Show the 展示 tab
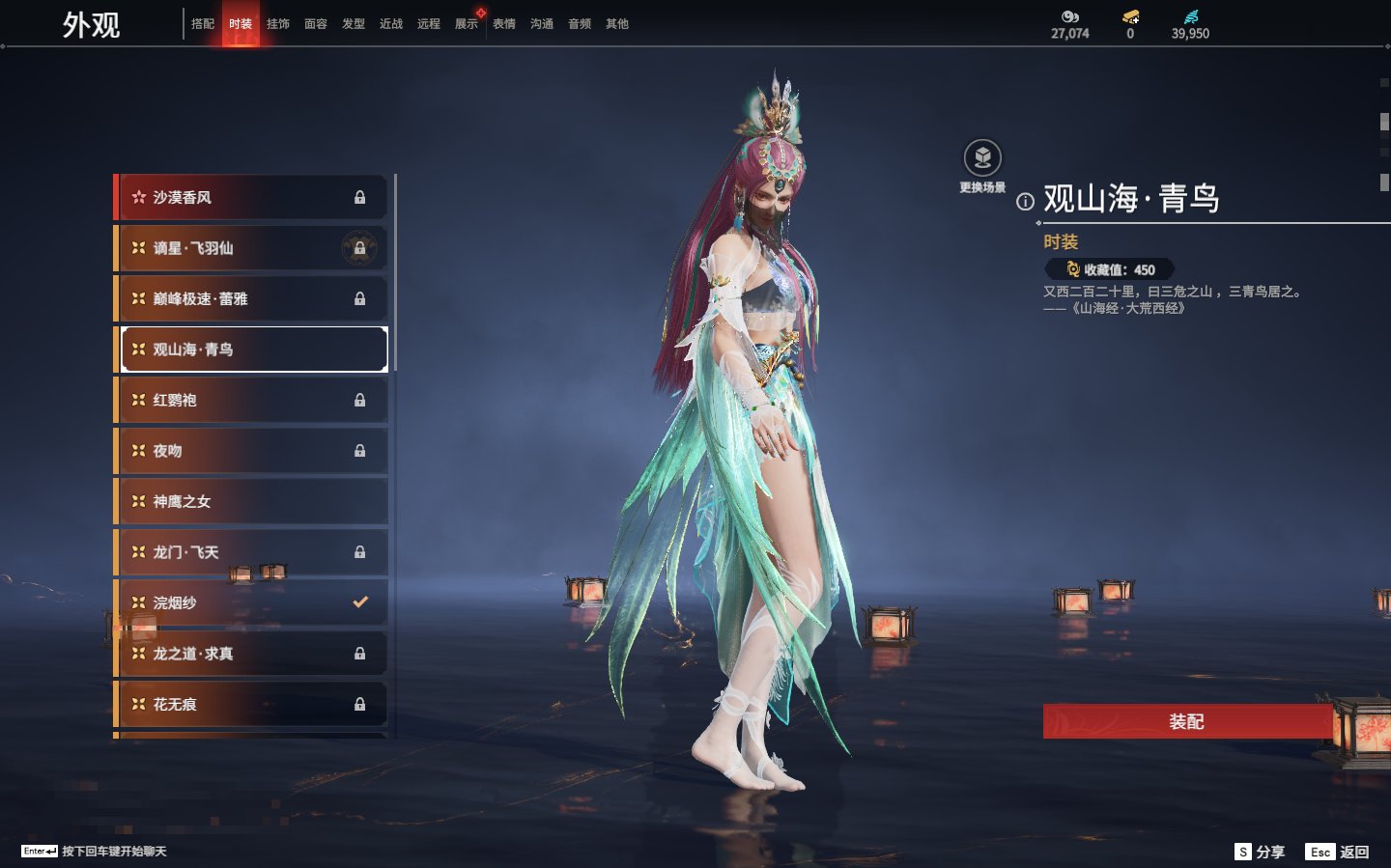Image resolution: width=1391 pixels, height=868 pixels. click(467, 24)
